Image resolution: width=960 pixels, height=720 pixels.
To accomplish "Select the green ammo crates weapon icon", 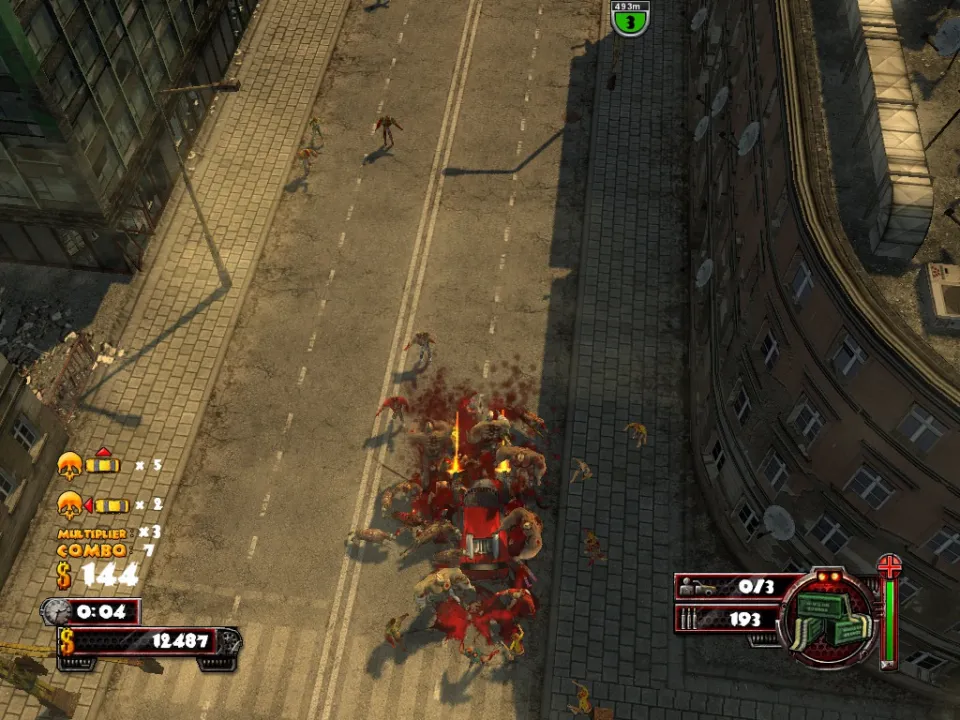I will tap(827, 620).
